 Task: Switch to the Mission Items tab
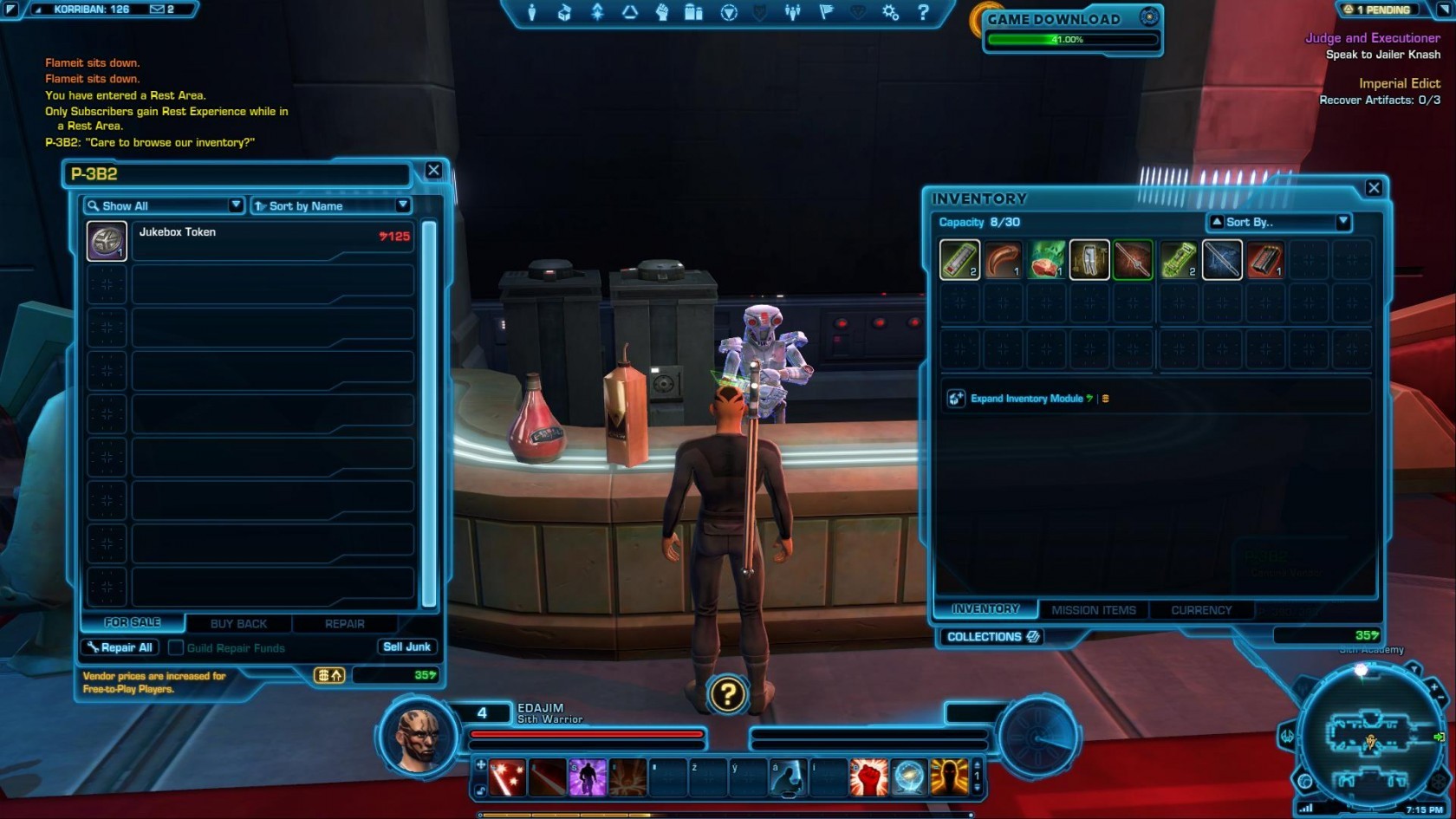(1093, 610)
